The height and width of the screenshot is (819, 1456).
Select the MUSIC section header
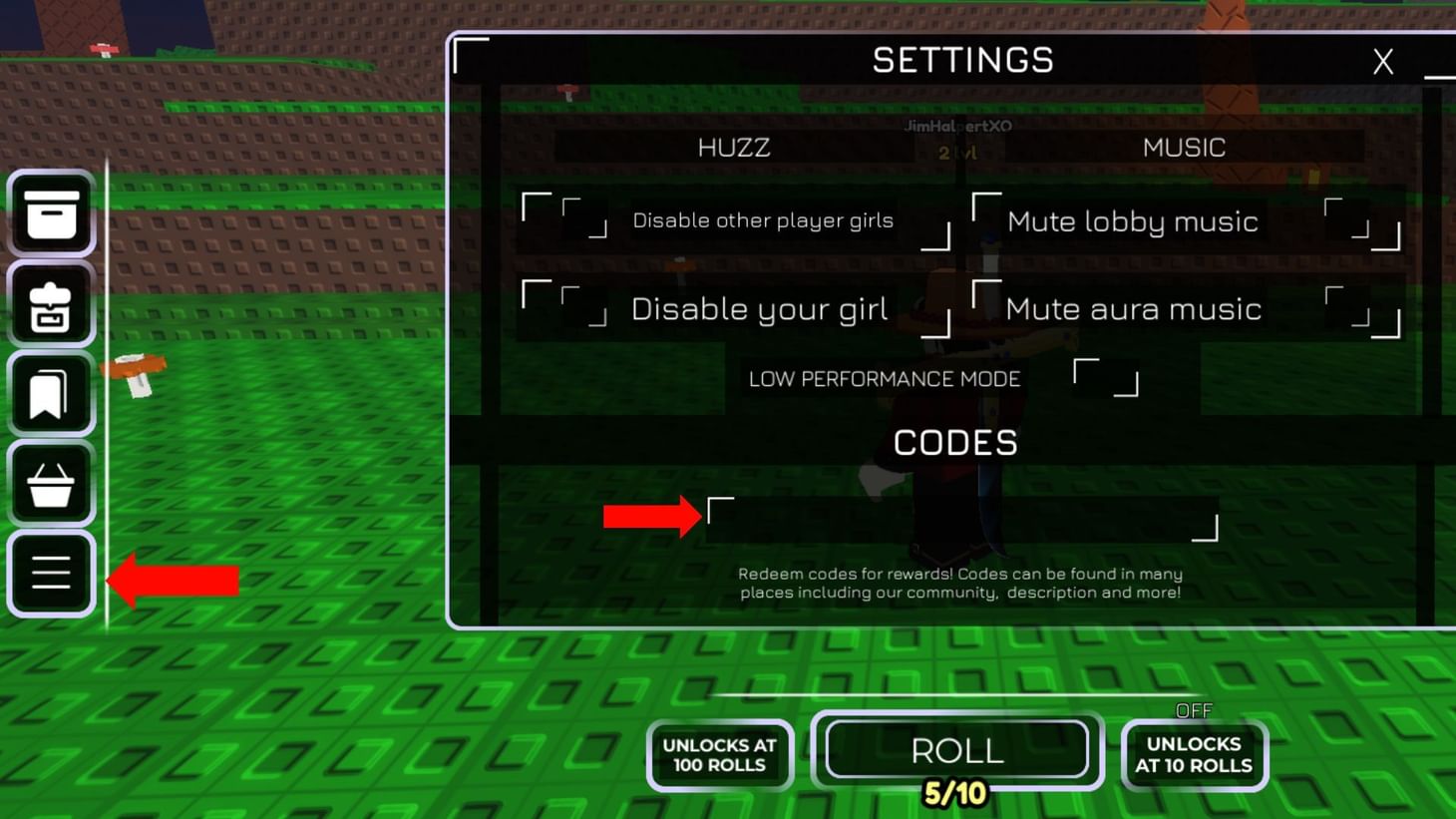click(1183, 147)
